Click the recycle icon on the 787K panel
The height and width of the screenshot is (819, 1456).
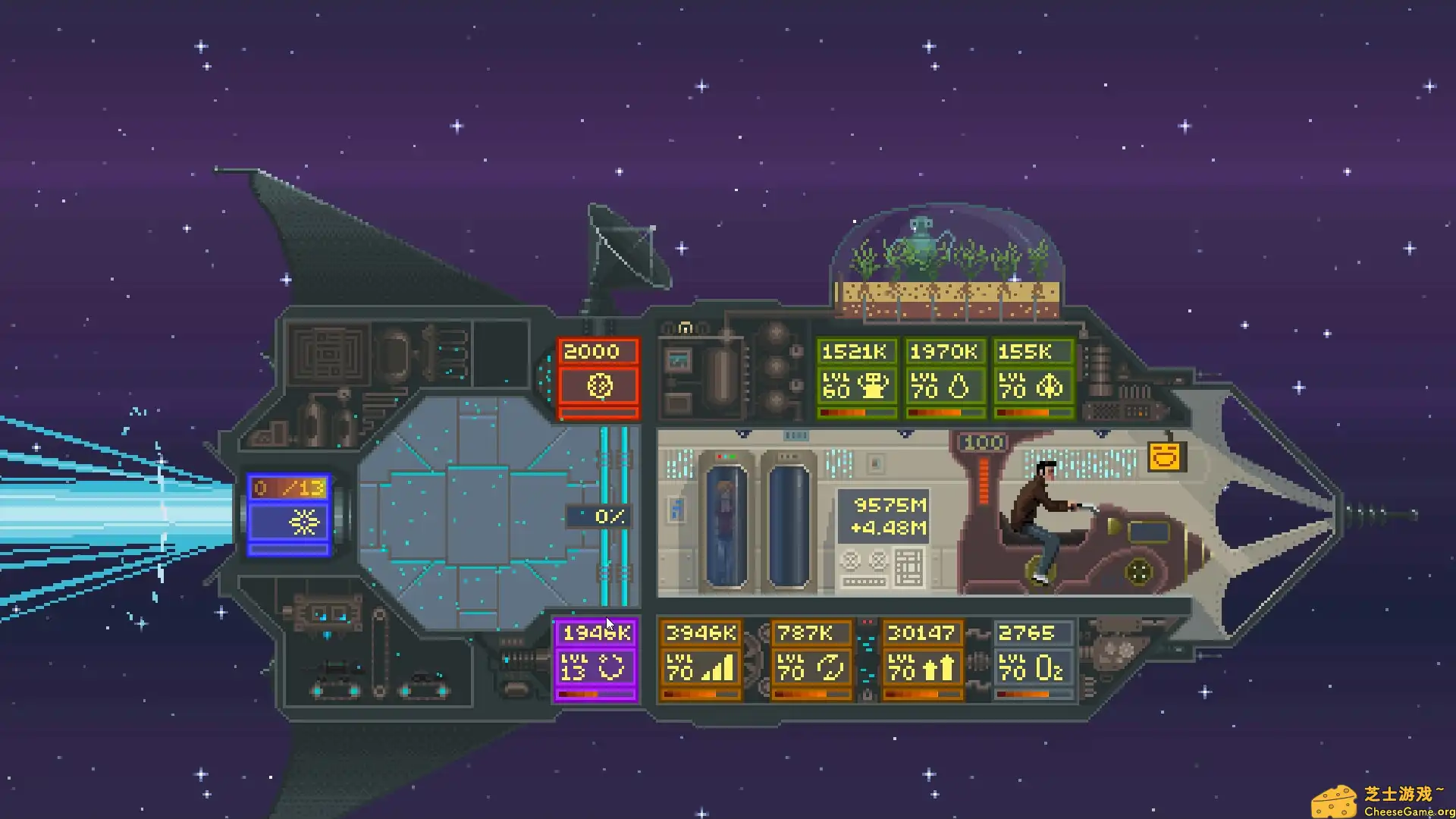(830, 667)
